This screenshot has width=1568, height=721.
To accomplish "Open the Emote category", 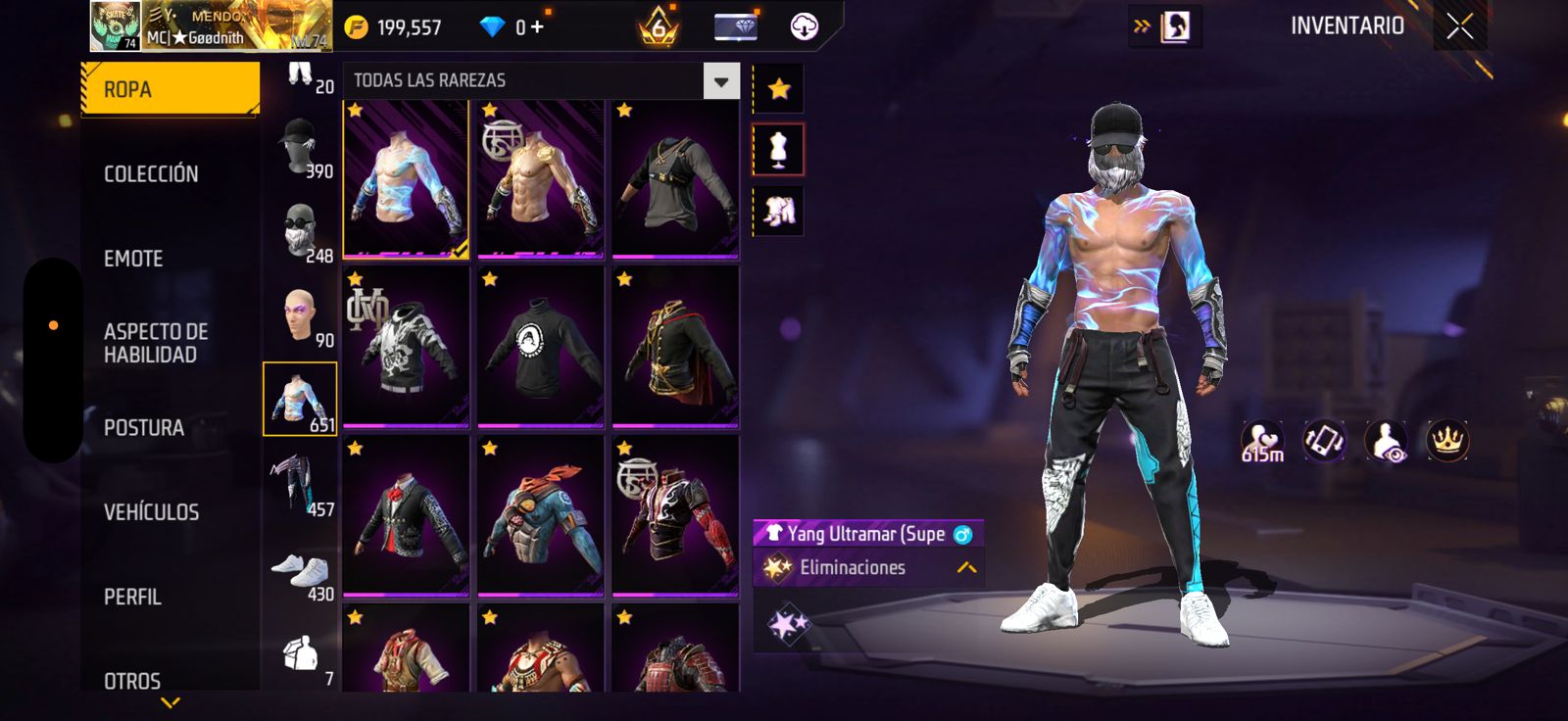I will [x=133, y=259].
